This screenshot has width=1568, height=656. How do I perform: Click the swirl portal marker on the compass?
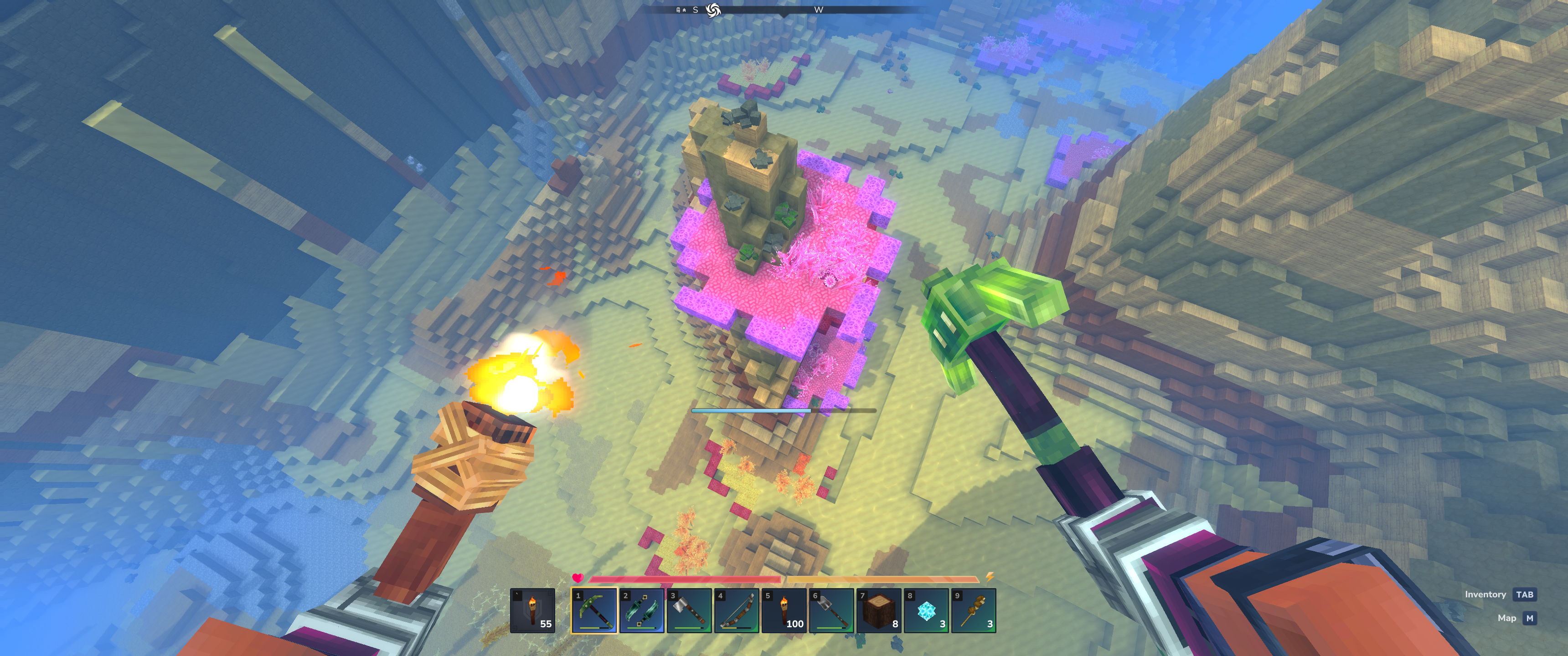pyautogui.click(x=713, y=10)
